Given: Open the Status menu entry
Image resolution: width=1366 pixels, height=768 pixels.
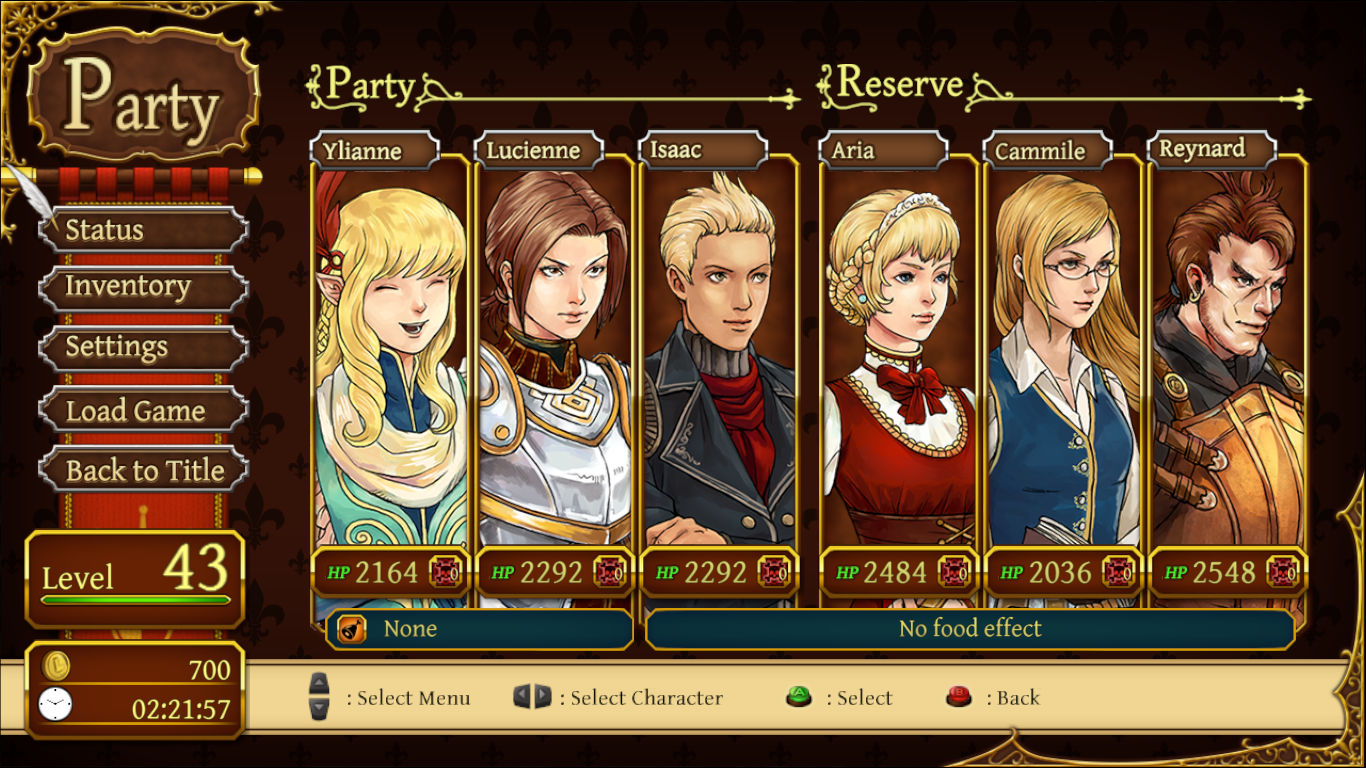Looking at the screenshot, I should [143, 230].
